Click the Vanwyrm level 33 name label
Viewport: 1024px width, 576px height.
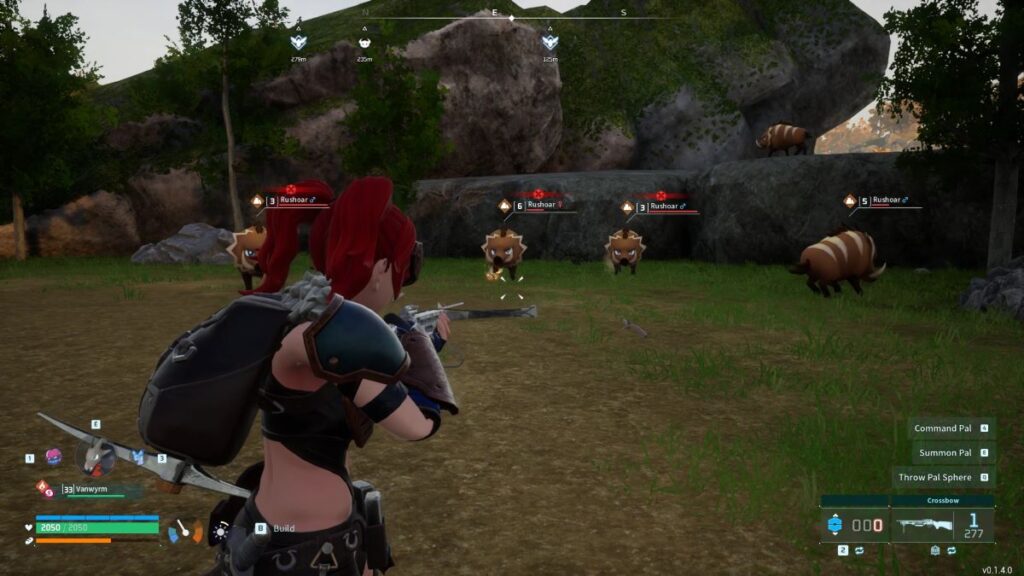point(95,489)
